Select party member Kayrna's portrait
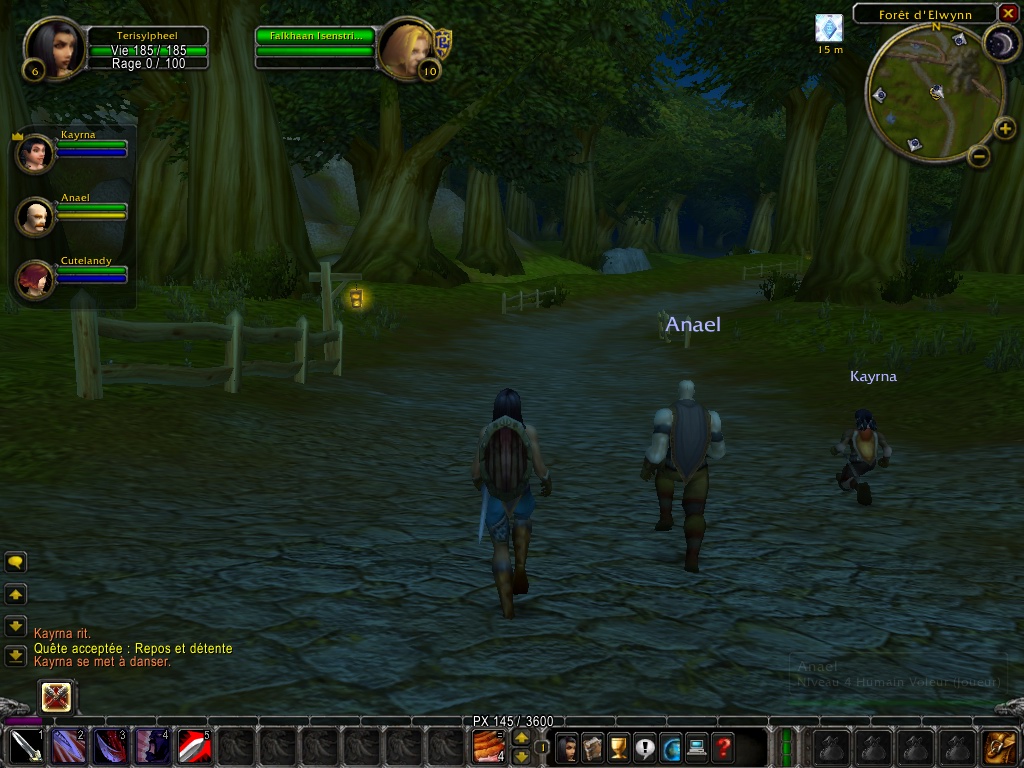Image resolution: width=1024 pixels, height=768 pixels. 35,154
